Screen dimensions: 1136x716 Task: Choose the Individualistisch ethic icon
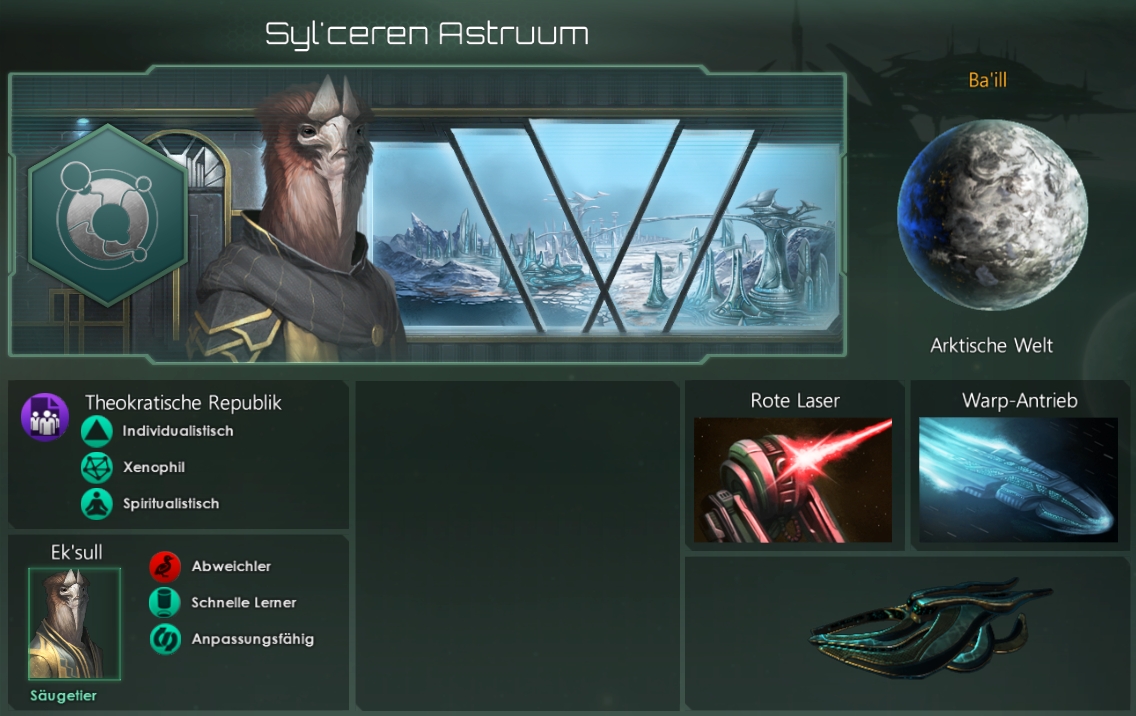[97, 432]
